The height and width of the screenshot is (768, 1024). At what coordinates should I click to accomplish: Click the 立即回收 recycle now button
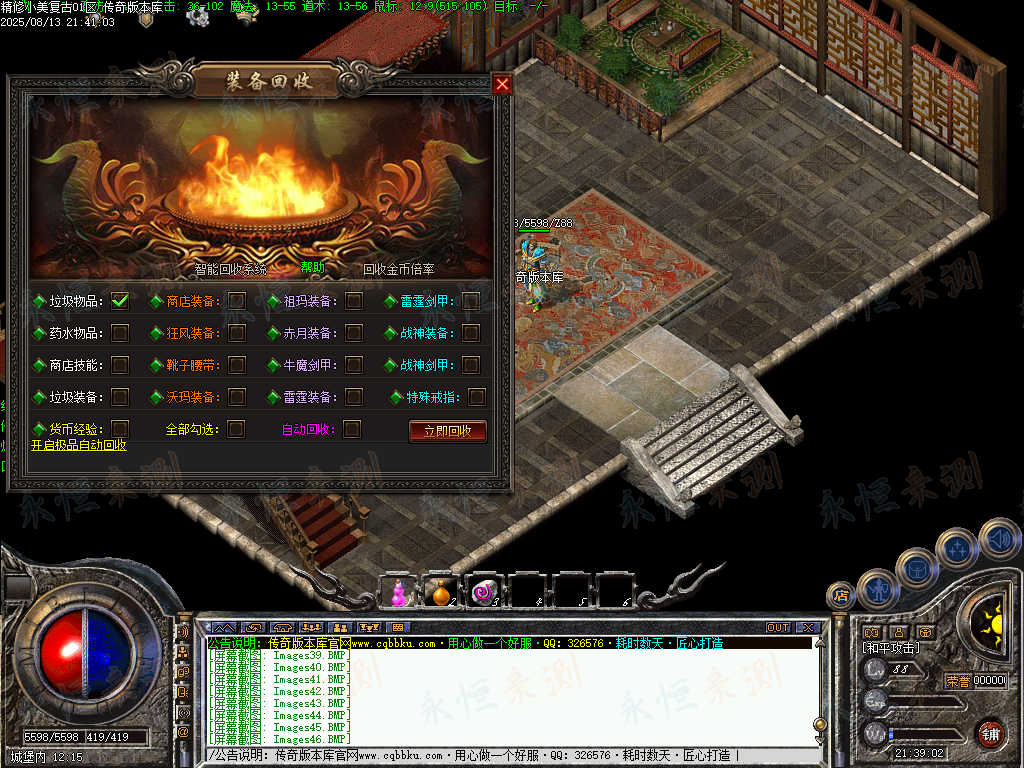pyautogui.click(x=447, y=431)
